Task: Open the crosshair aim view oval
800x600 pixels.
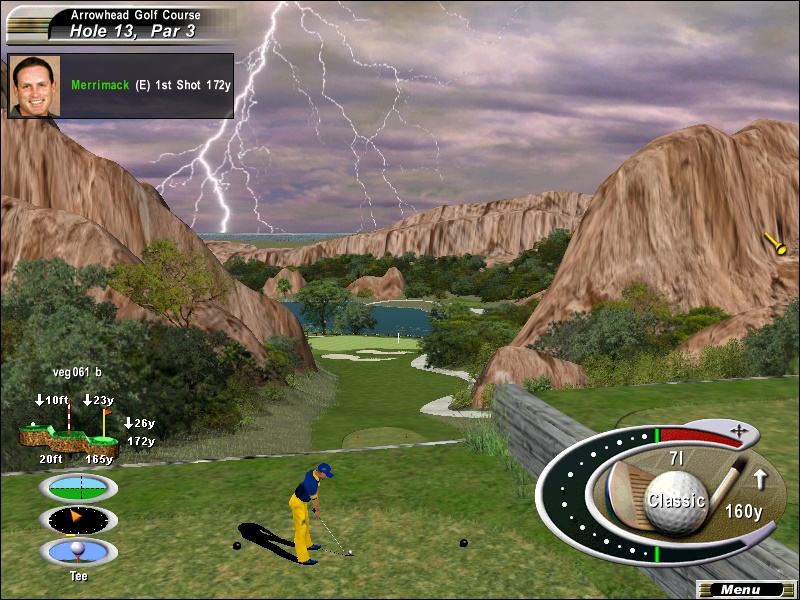Action: 78,487
